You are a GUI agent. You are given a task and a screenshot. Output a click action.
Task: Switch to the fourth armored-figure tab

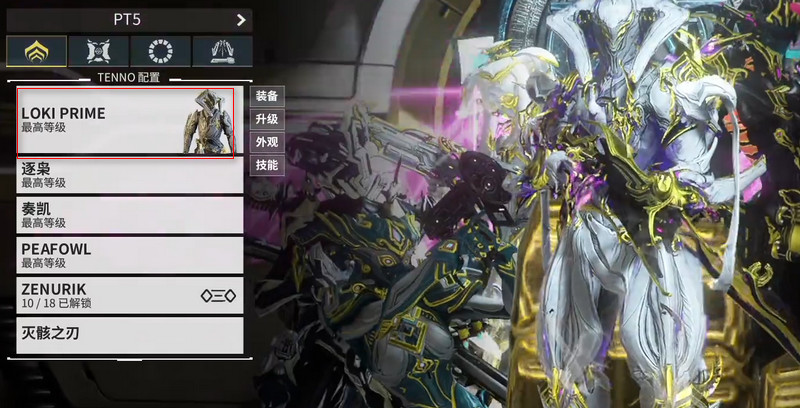(222, 52)
